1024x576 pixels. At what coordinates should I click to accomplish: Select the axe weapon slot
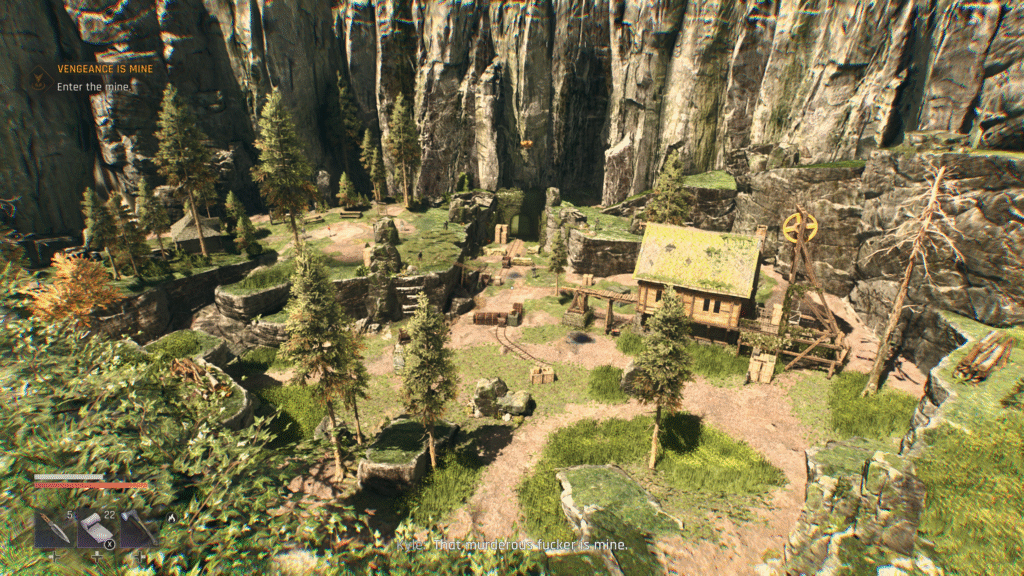137,529
